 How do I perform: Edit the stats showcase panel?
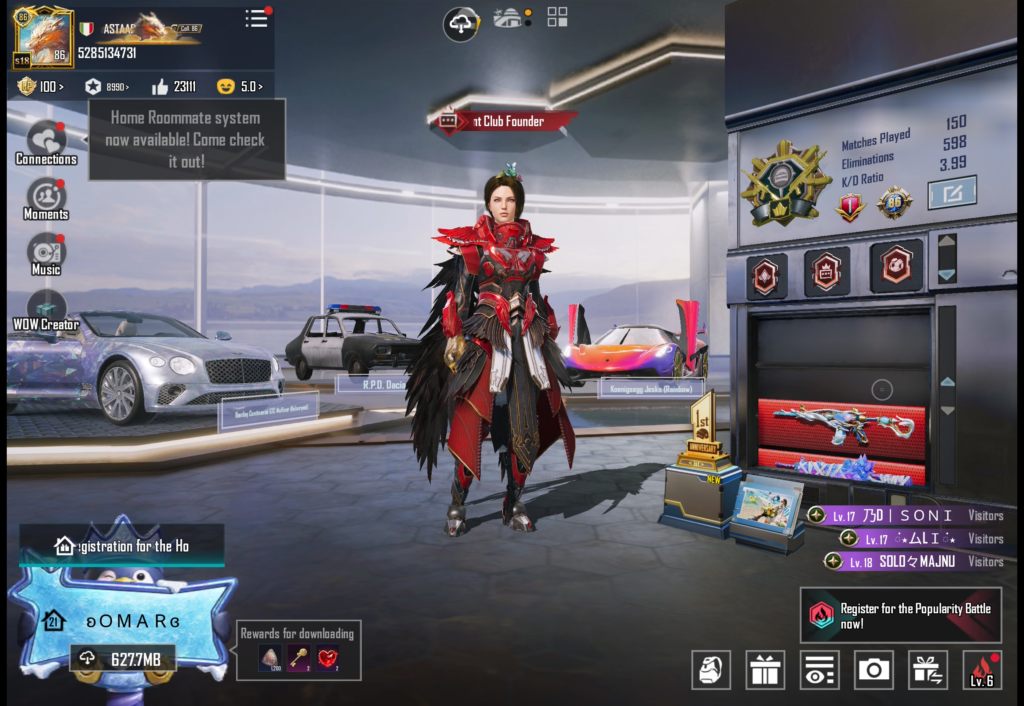coord(951,192)
